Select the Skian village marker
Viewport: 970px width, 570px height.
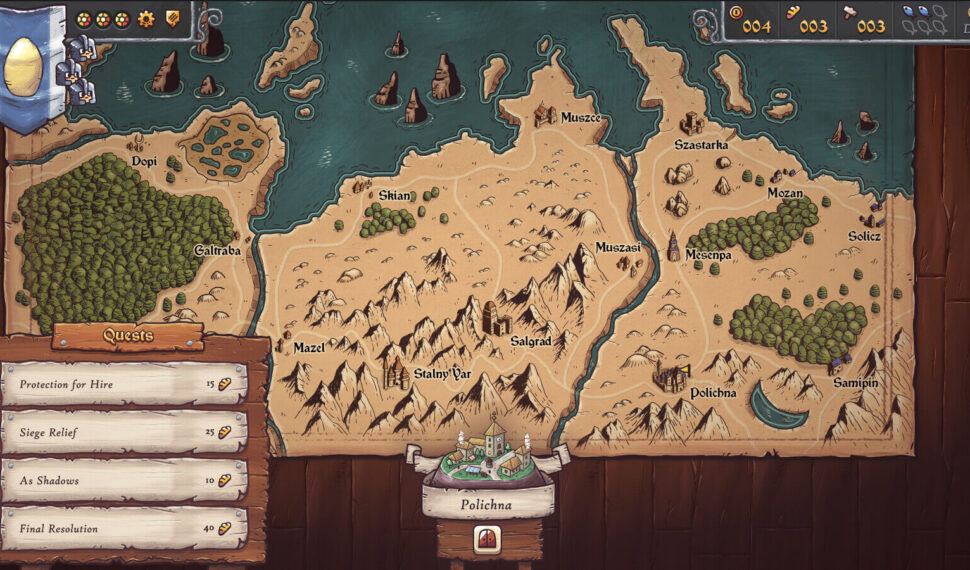point(362,186)
